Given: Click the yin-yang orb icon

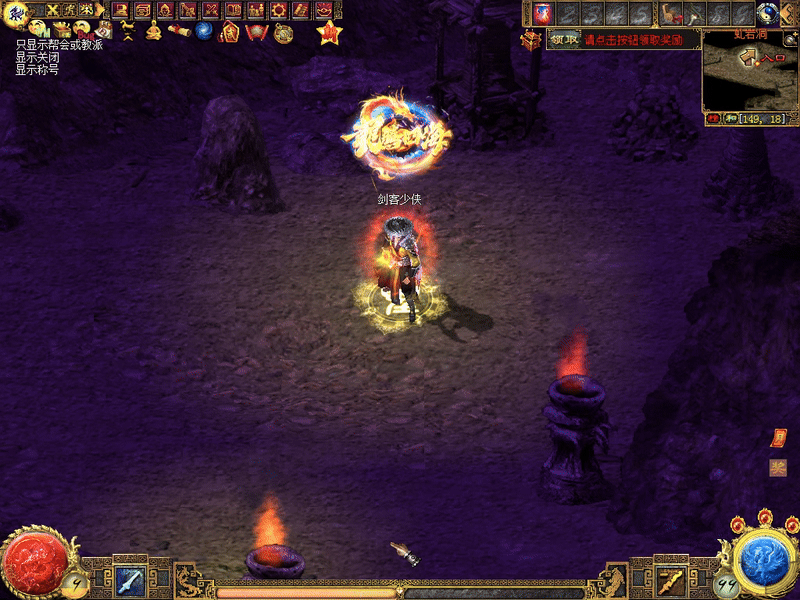Looking at the screenshot, I should click(x=768, y=13).
